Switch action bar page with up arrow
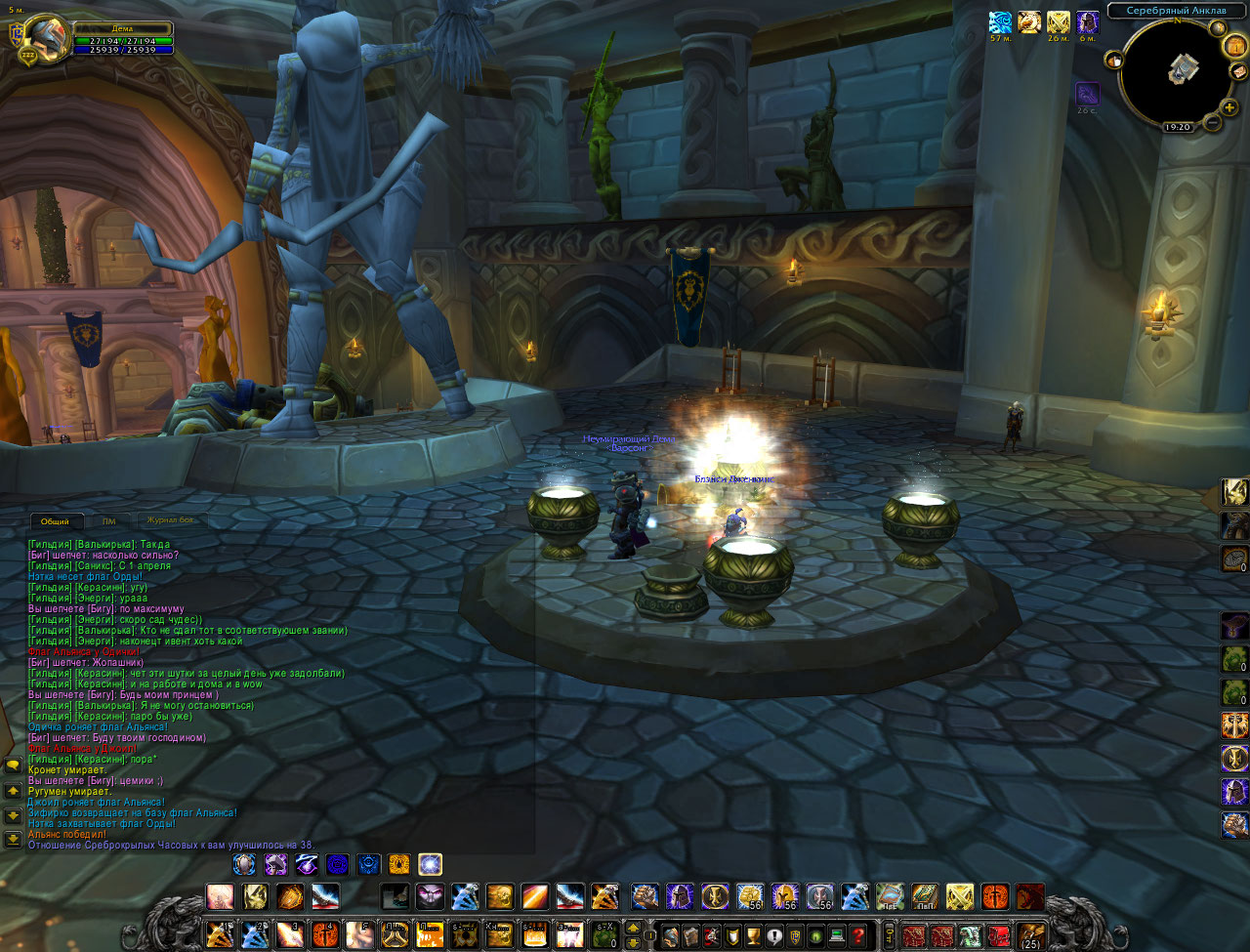 click(x=633, y=928)
